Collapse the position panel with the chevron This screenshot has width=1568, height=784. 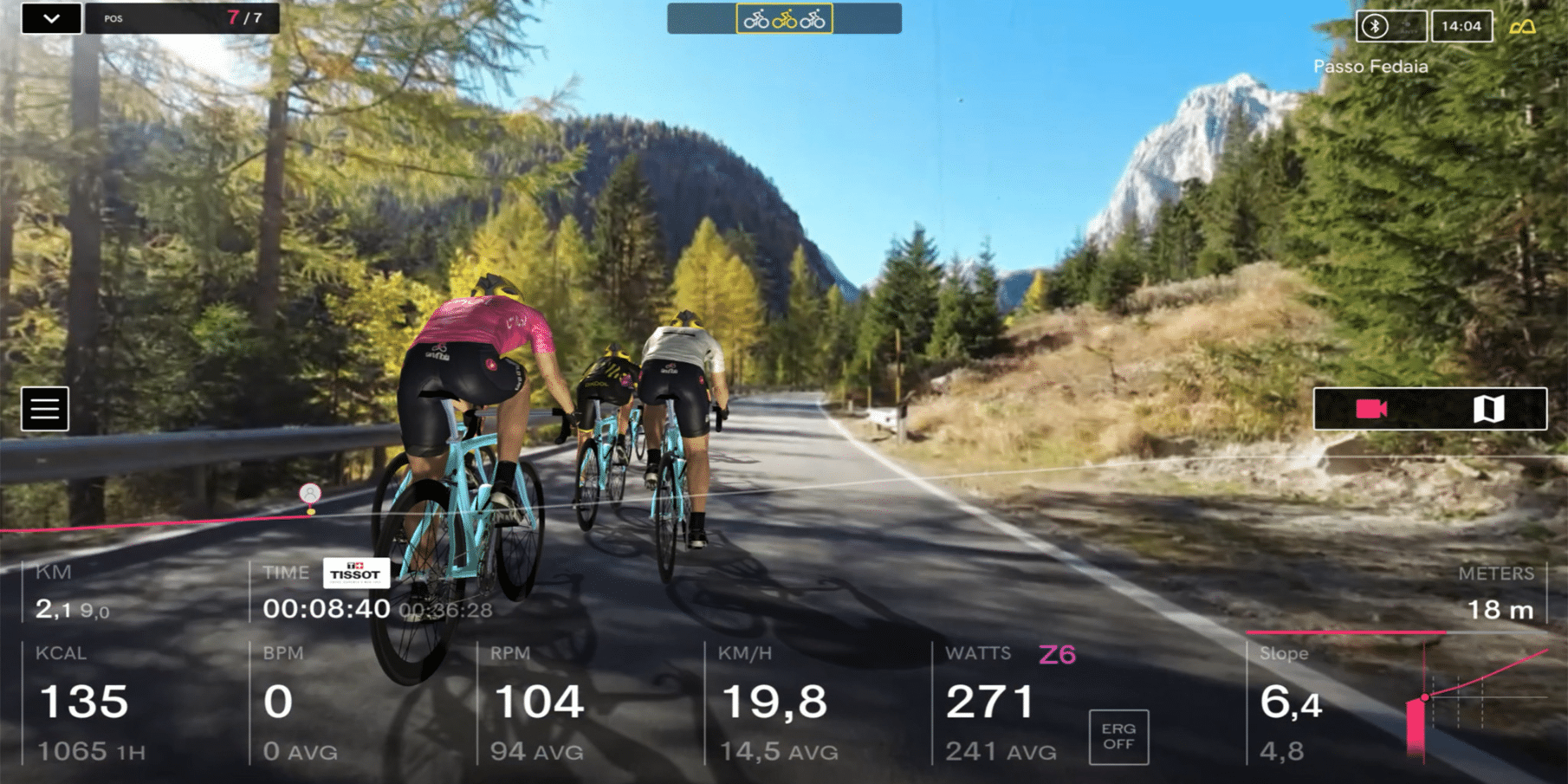pyautogui.click(x=51, y=18)
